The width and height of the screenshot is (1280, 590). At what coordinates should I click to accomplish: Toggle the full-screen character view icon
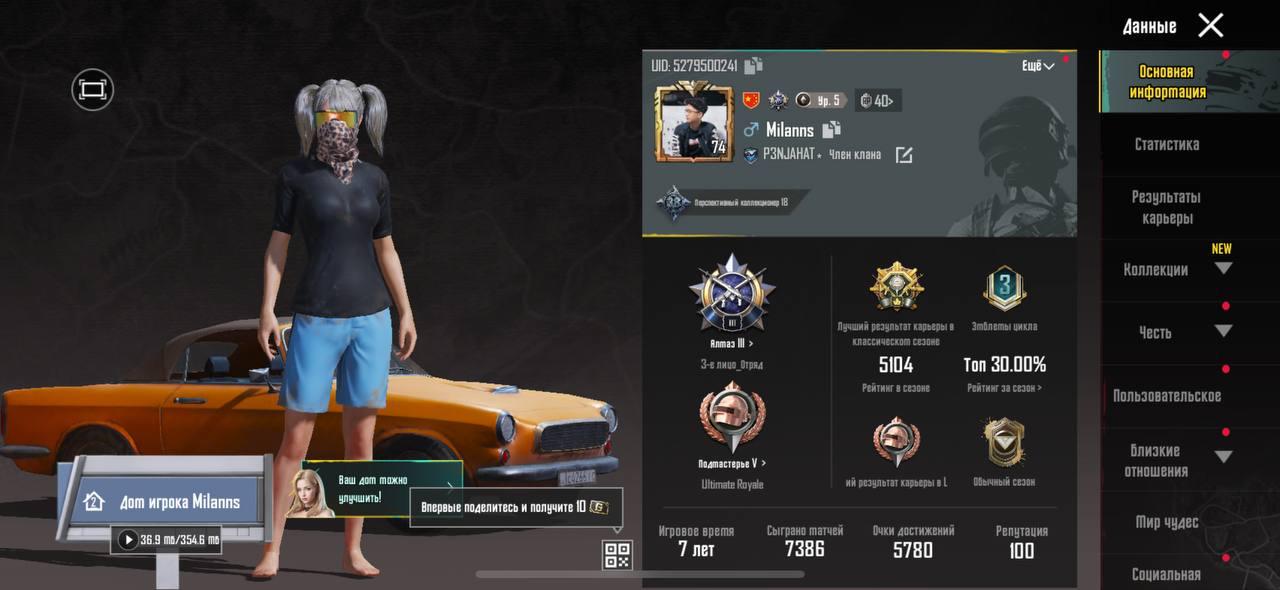[93, 90]
